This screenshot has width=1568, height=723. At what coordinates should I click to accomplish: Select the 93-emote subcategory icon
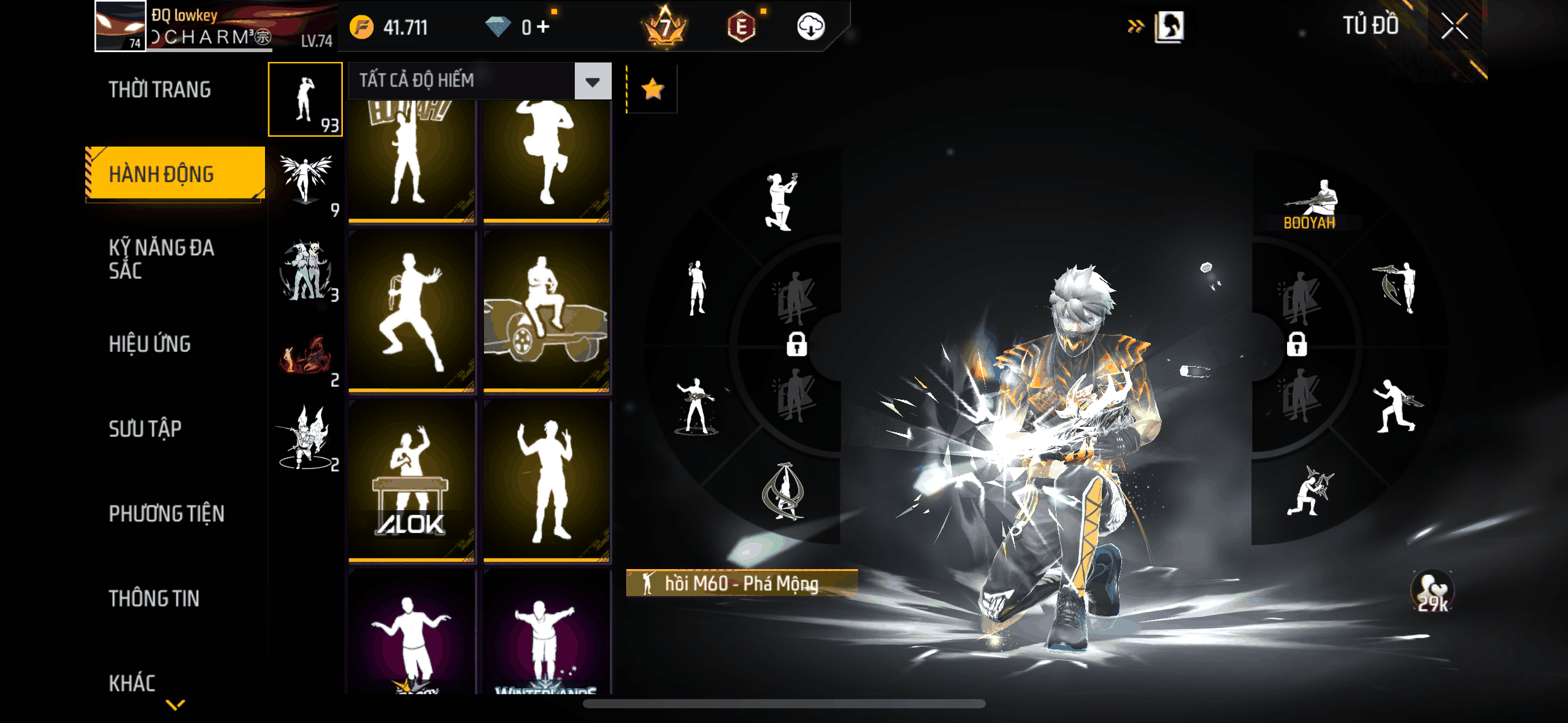click(x=305, y=99)
